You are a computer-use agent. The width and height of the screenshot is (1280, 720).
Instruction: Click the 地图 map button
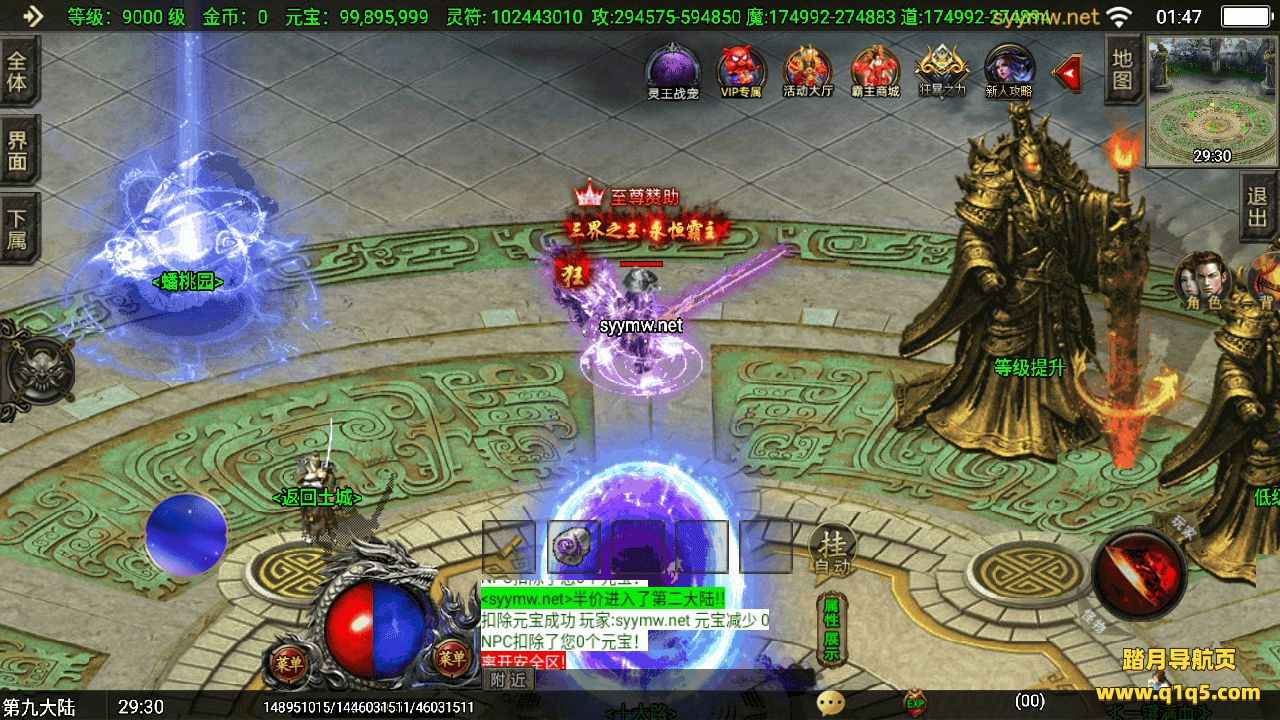tap(1122, 69)
